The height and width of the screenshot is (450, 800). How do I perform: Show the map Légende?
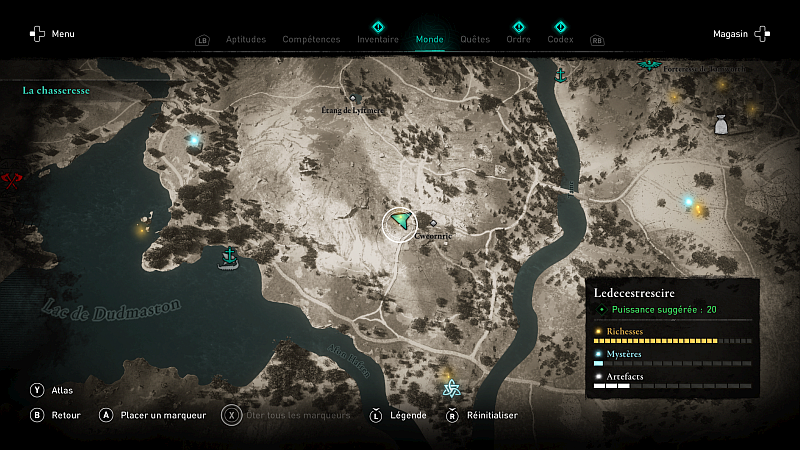400,415
